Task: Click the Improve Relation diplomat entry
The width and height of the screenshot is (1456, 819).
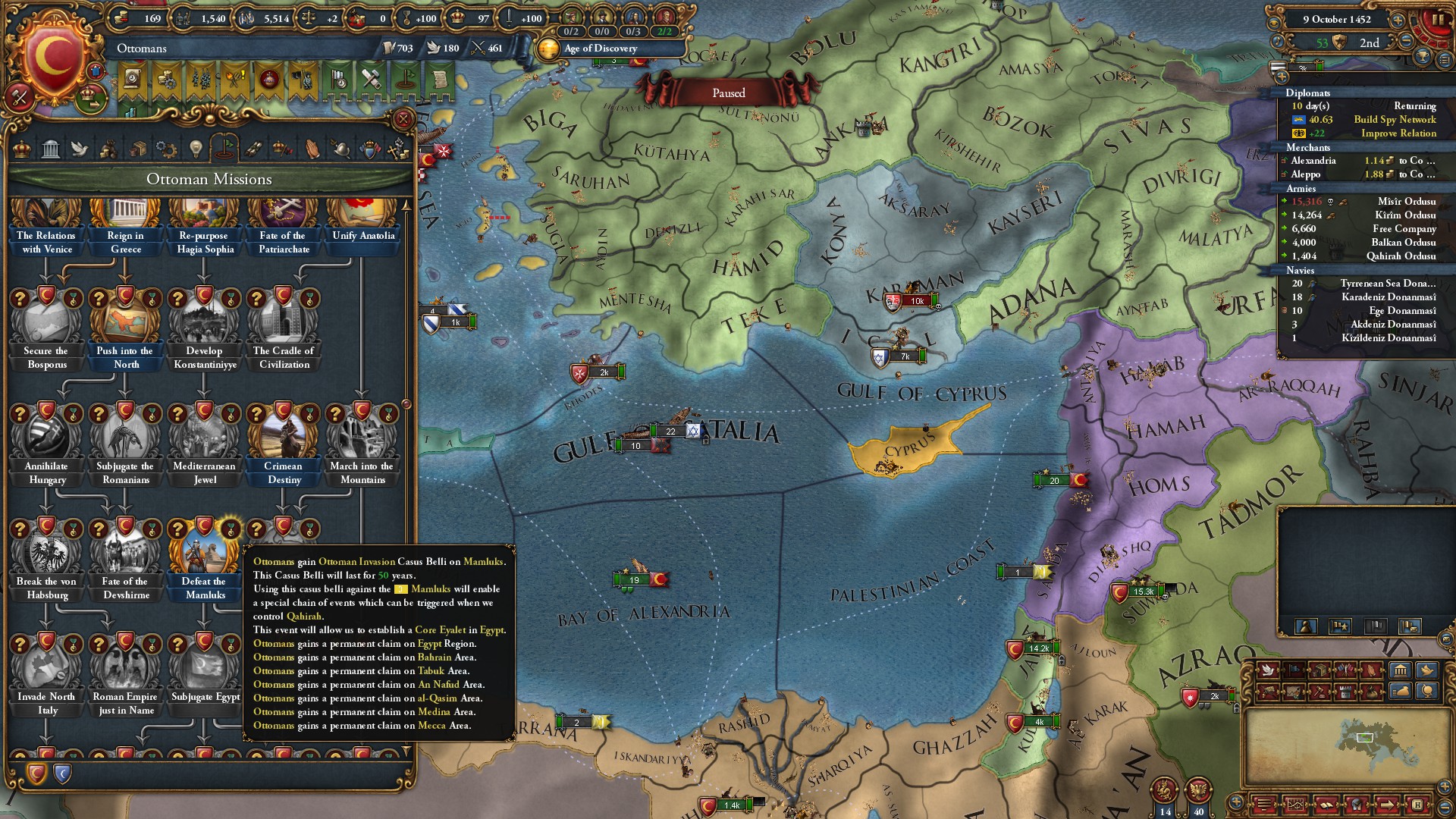Action: click(x=1398, y=133)
